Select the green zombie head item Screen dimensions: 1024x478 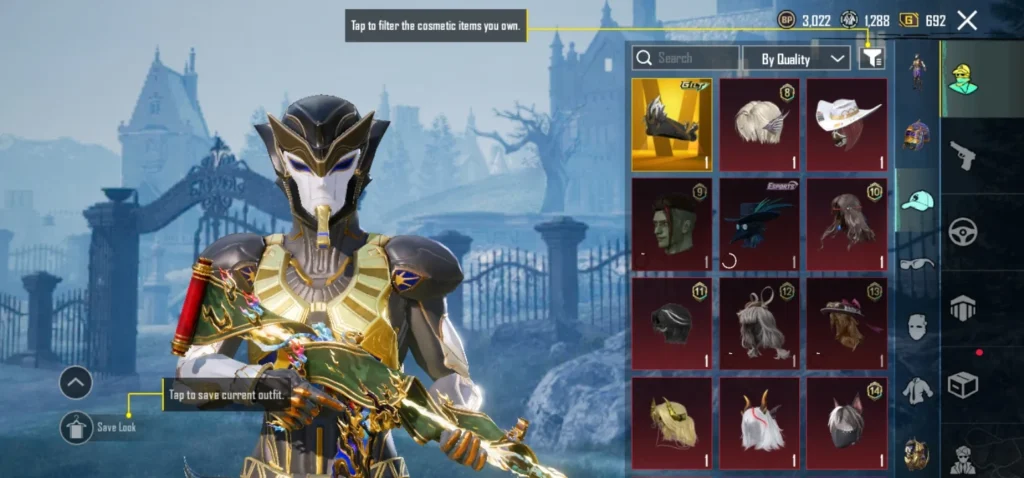pyautogui.click(x=672, y=224)
